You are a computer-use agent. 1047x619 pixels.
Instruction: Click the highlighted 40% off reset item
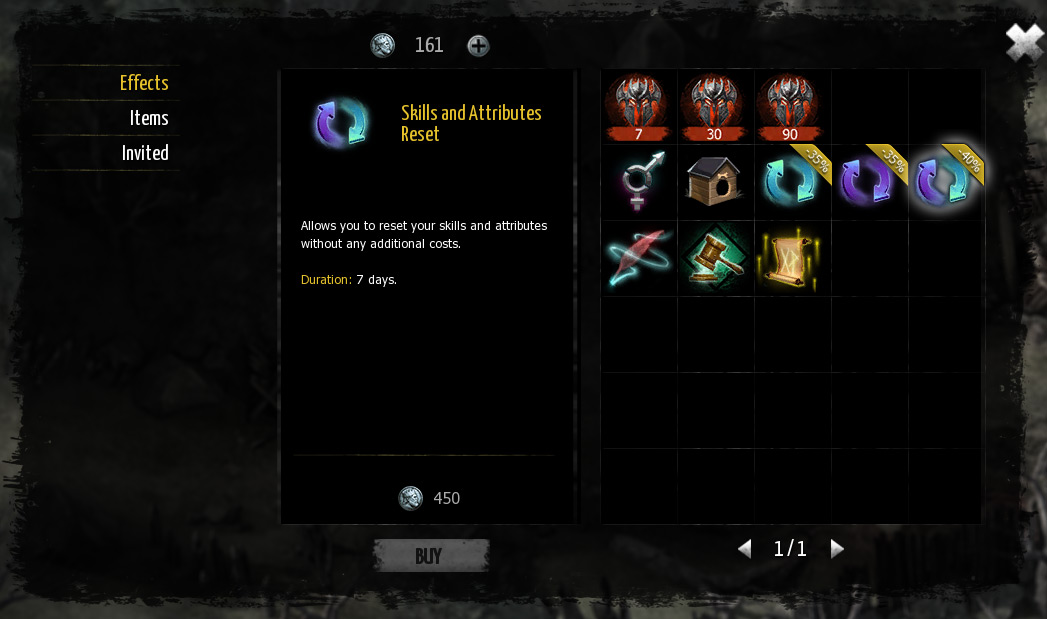click(x=943, y=182)
